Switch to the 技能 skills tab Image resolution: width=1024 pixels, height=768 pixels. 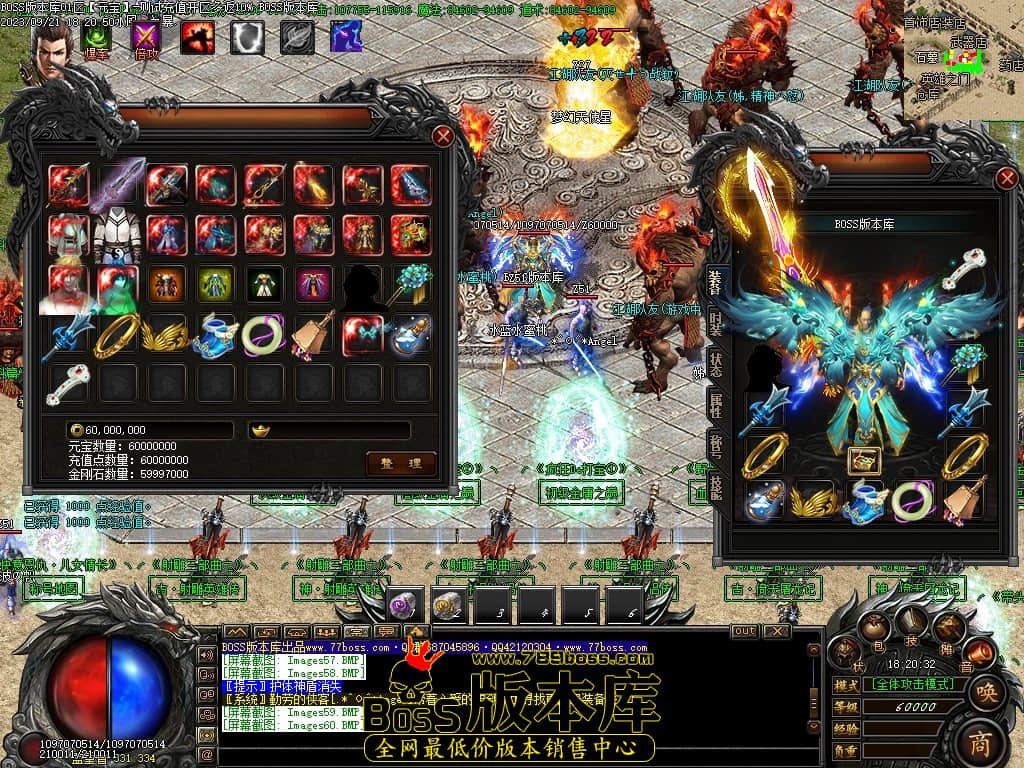pos(716,486)
